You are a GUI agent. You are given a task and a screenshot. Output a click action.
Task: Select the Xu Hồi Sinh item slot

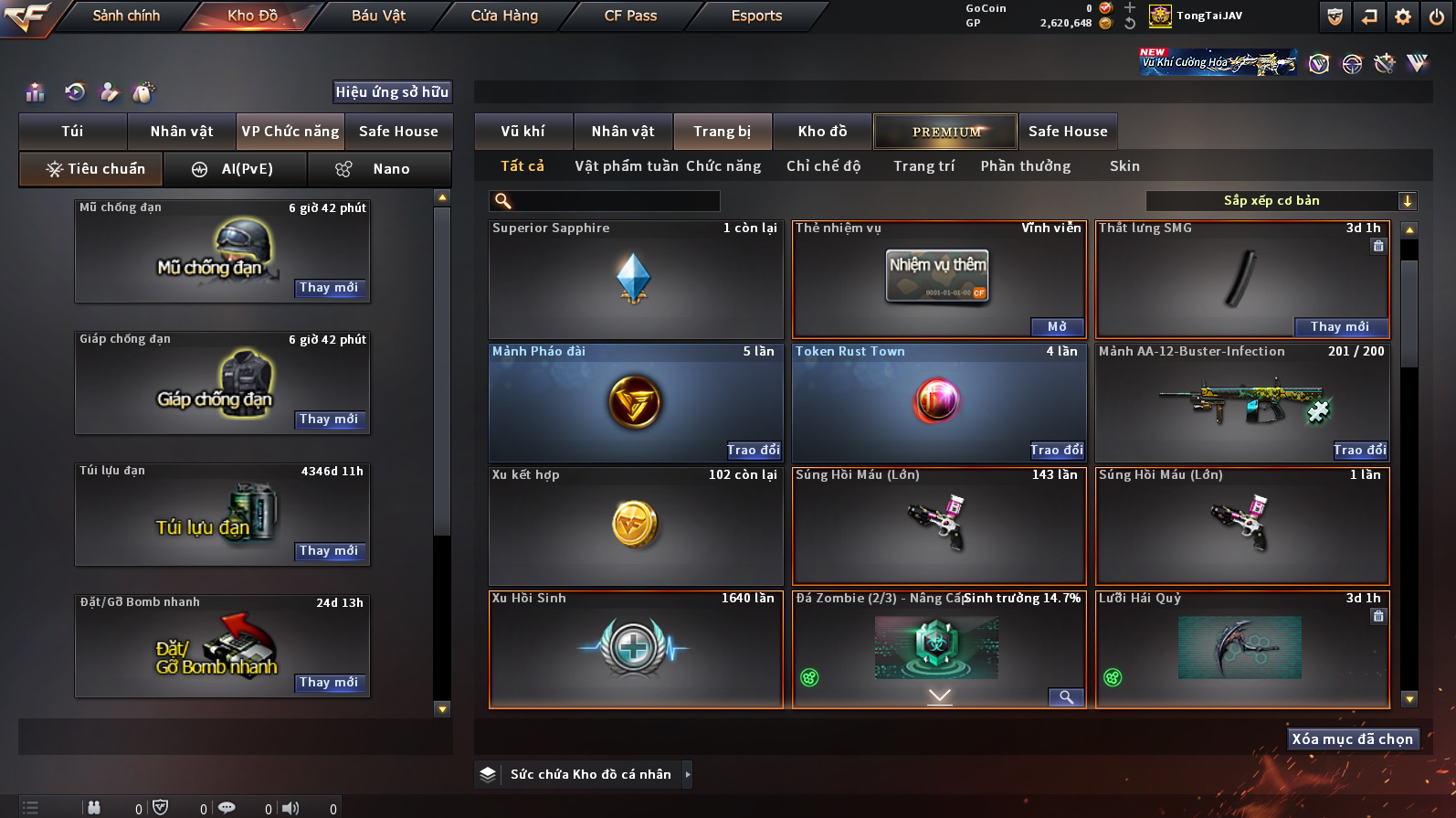click(x=636, y=649)
